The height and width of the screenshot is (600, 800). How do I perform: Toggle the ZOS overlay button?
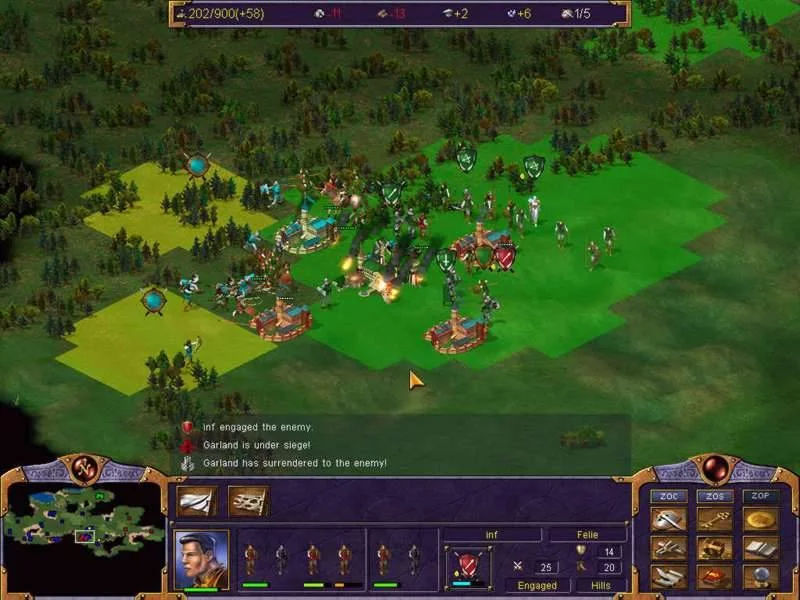coord(714,497)
